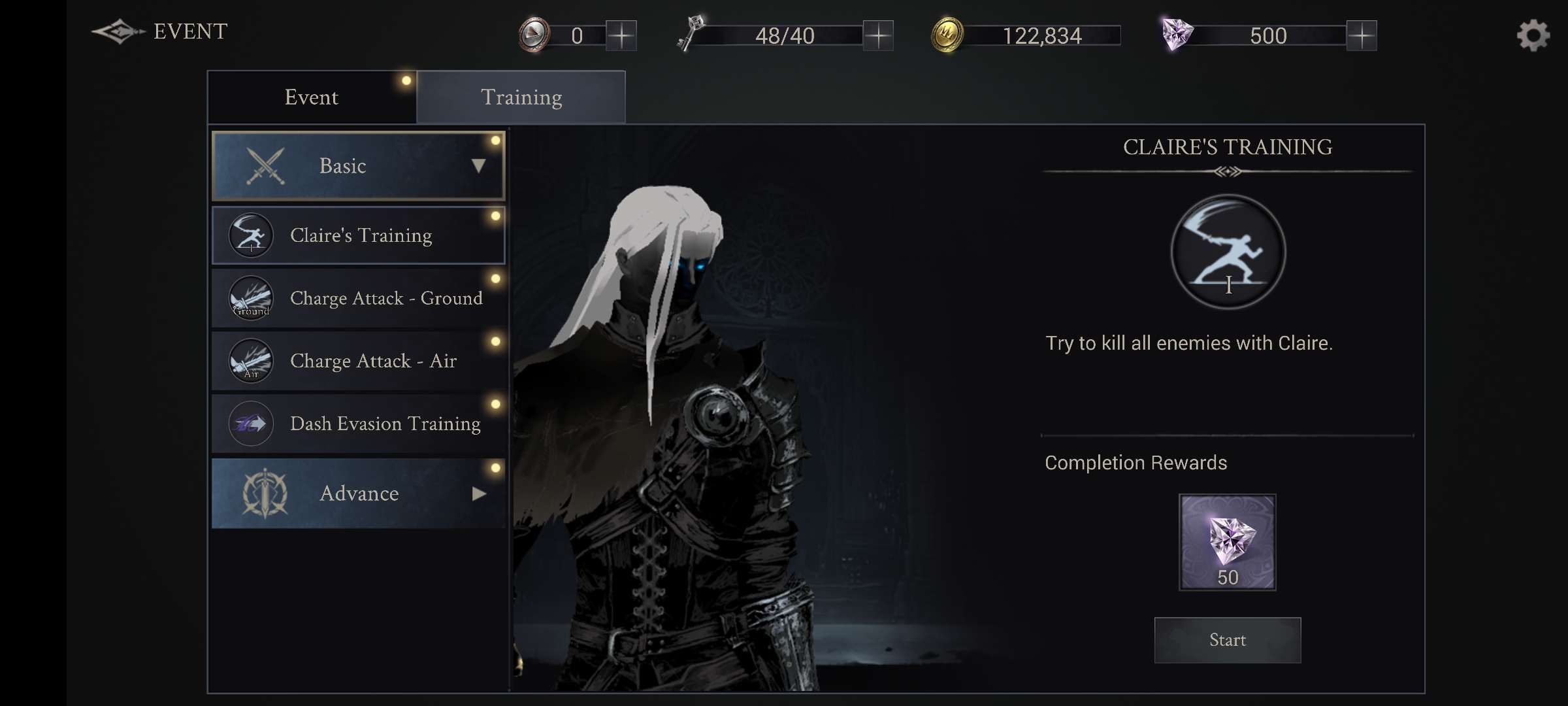Open Dash Evasion Training
This screenshot has width=1568, height=706.
click(358, 424)
